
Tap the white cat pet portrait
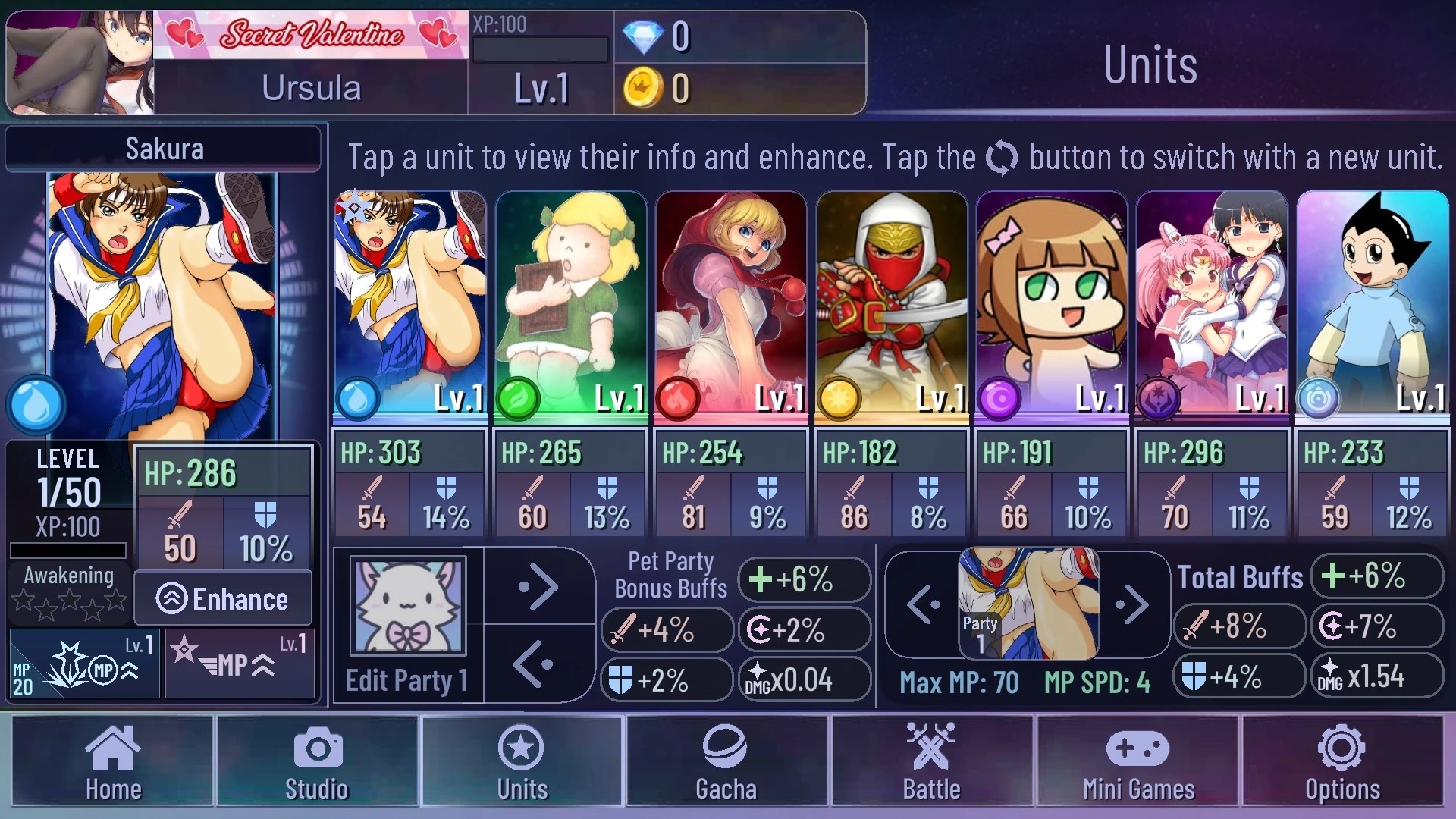(408, 605)
